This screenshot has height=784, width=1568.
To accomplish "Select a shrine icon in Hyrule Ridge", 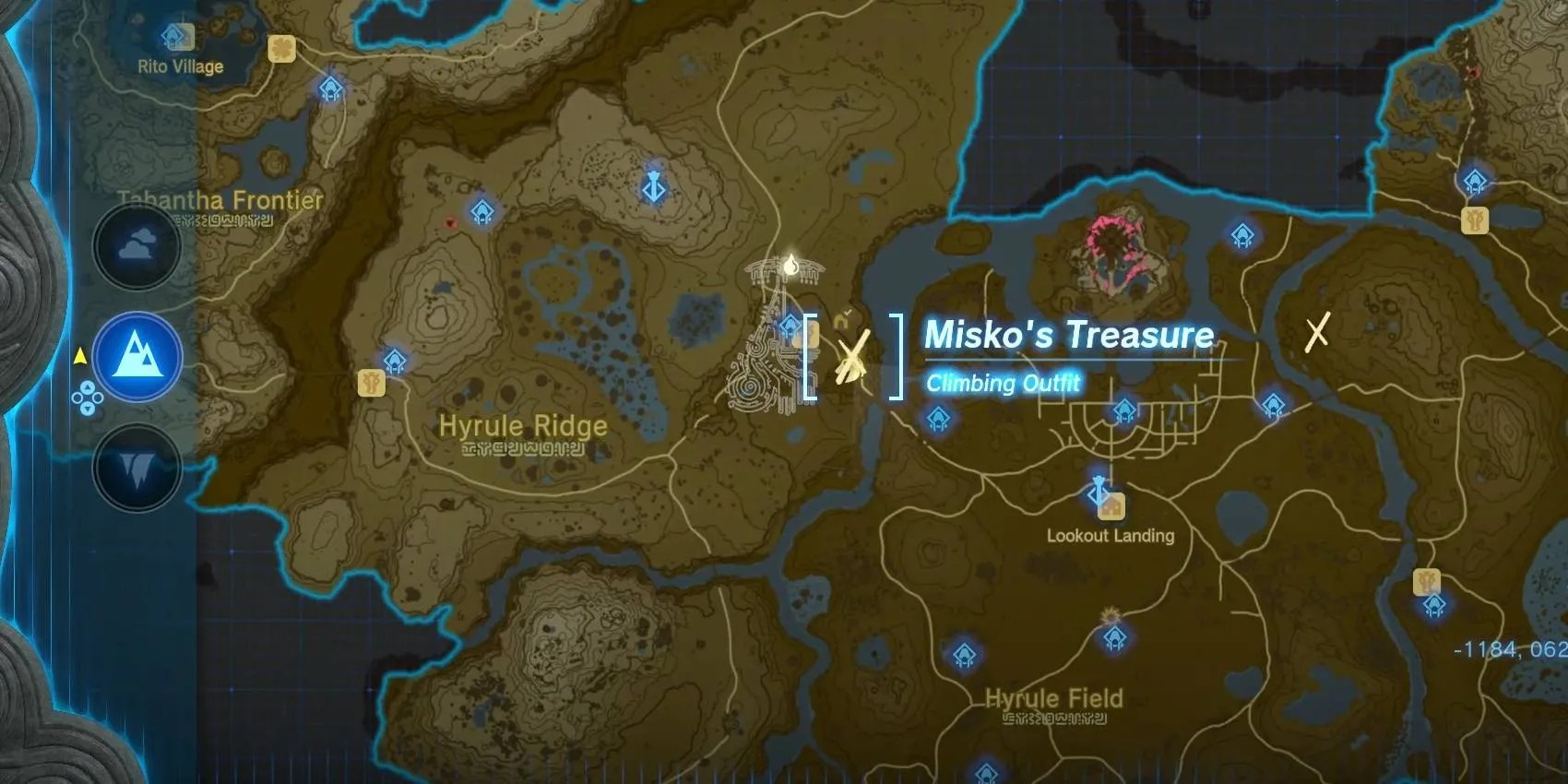I will click(x=397, y=362).
